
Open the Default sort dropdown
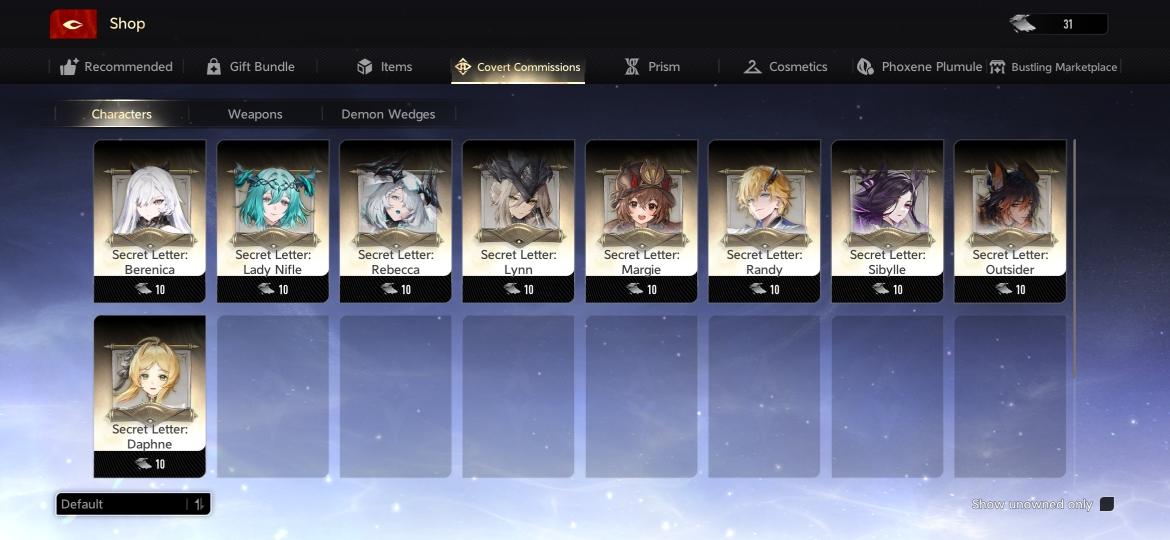(x=133, y=504)
